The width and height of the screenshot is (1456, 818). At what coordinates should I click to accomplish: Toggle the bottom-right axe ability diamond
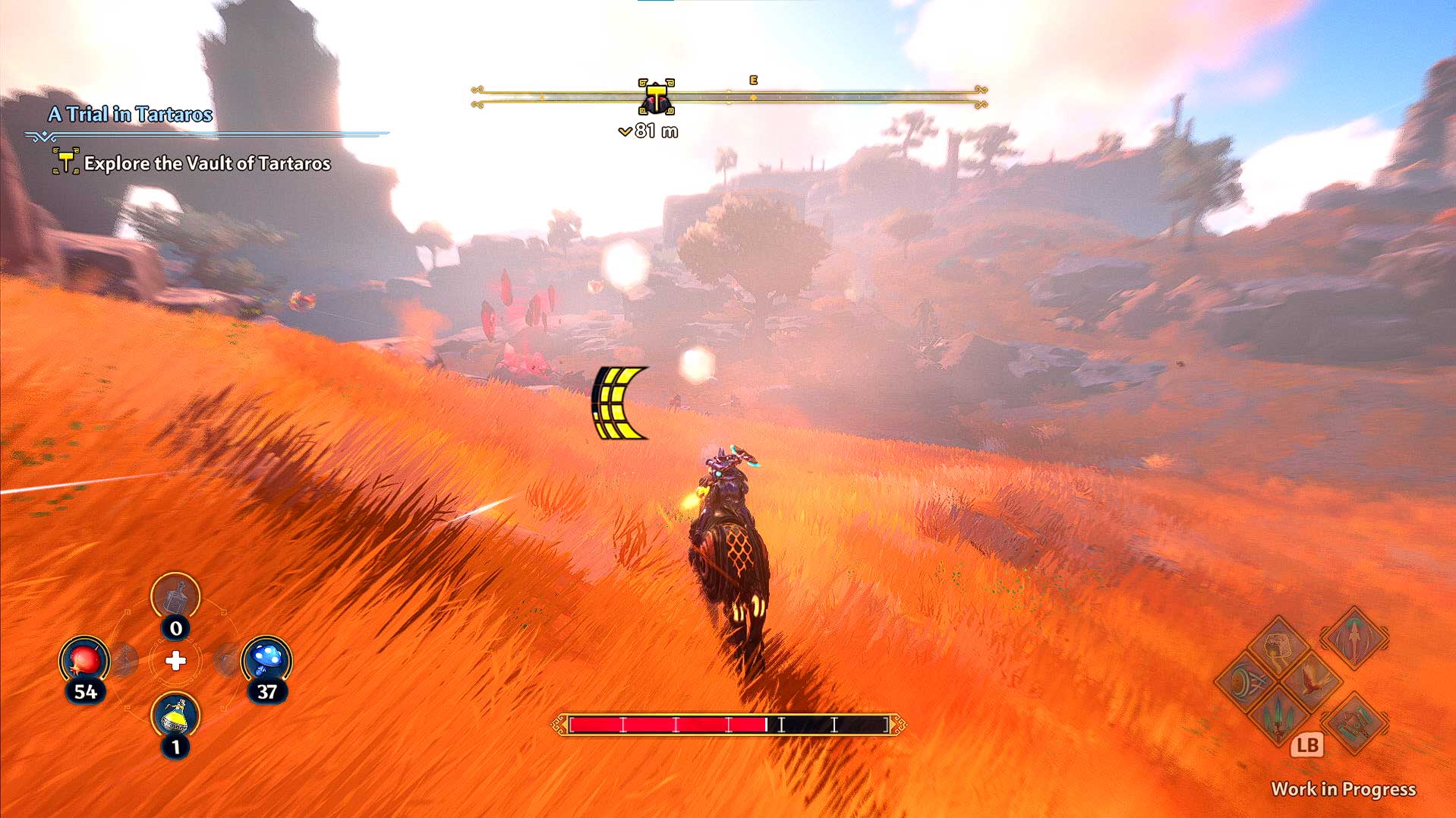point(1355,724)
